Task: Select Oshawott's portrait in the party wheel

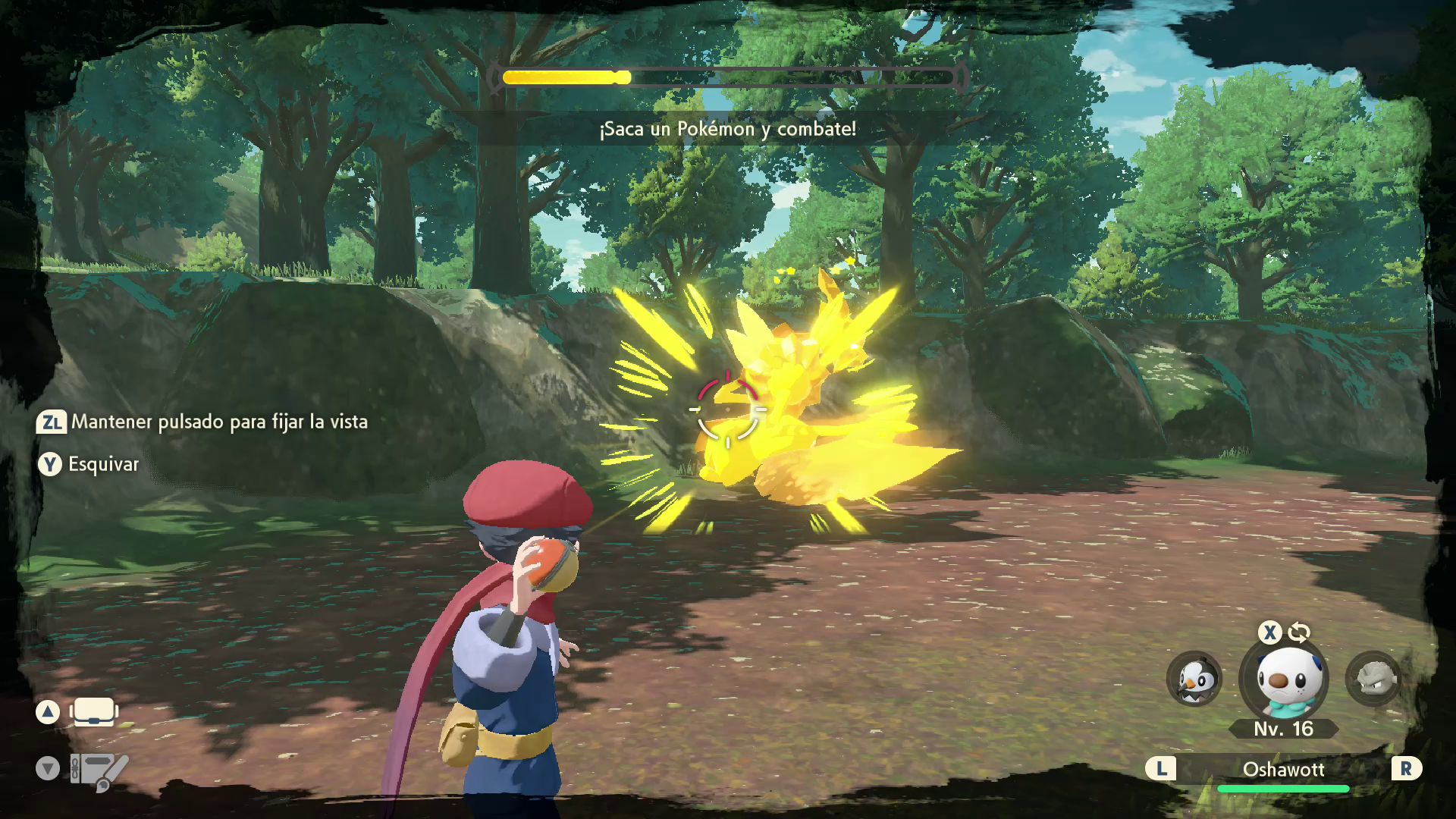Action: click(1284, 680)
